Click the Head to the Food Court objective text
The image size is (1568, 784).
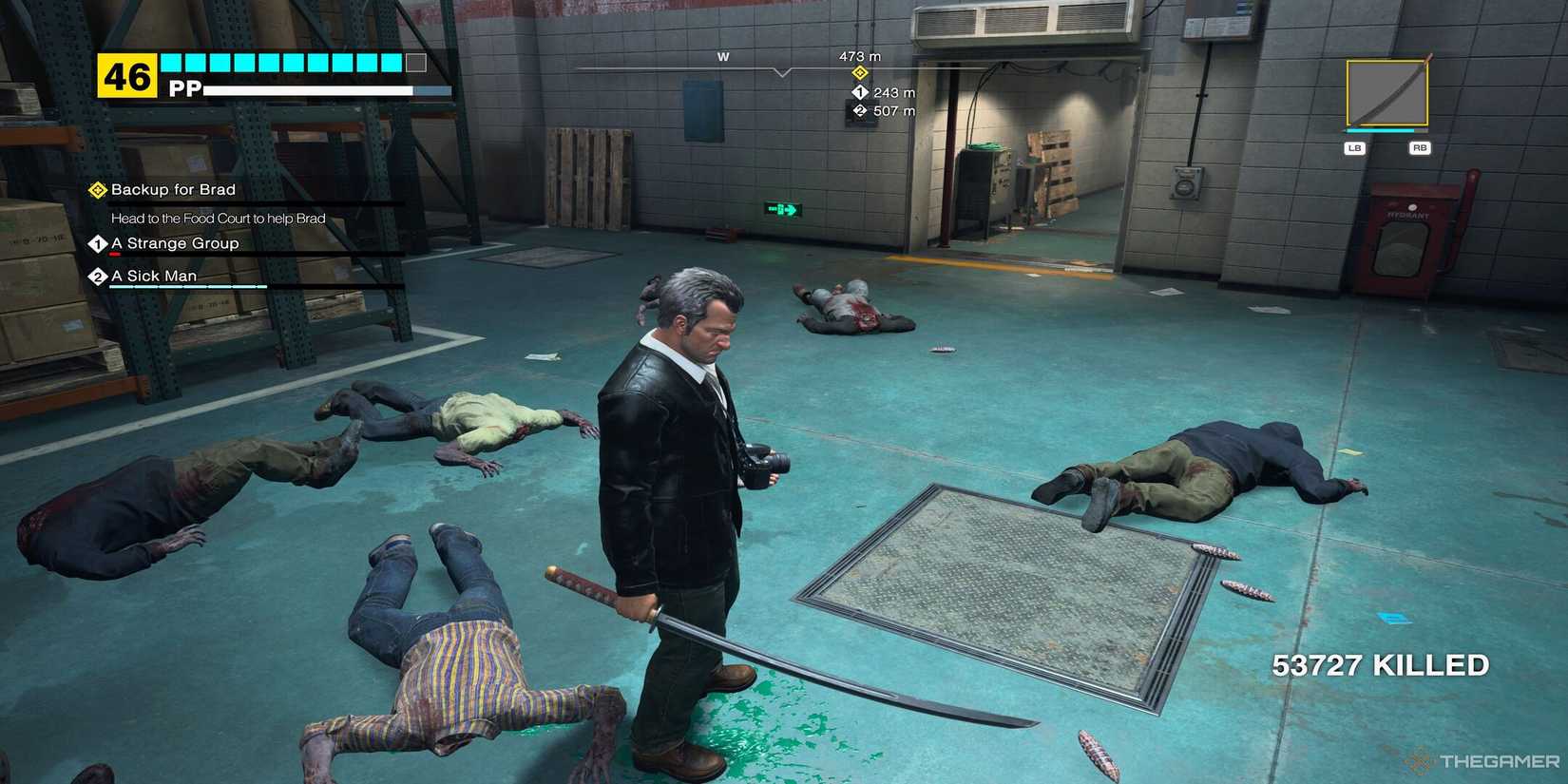click(218, 219)
